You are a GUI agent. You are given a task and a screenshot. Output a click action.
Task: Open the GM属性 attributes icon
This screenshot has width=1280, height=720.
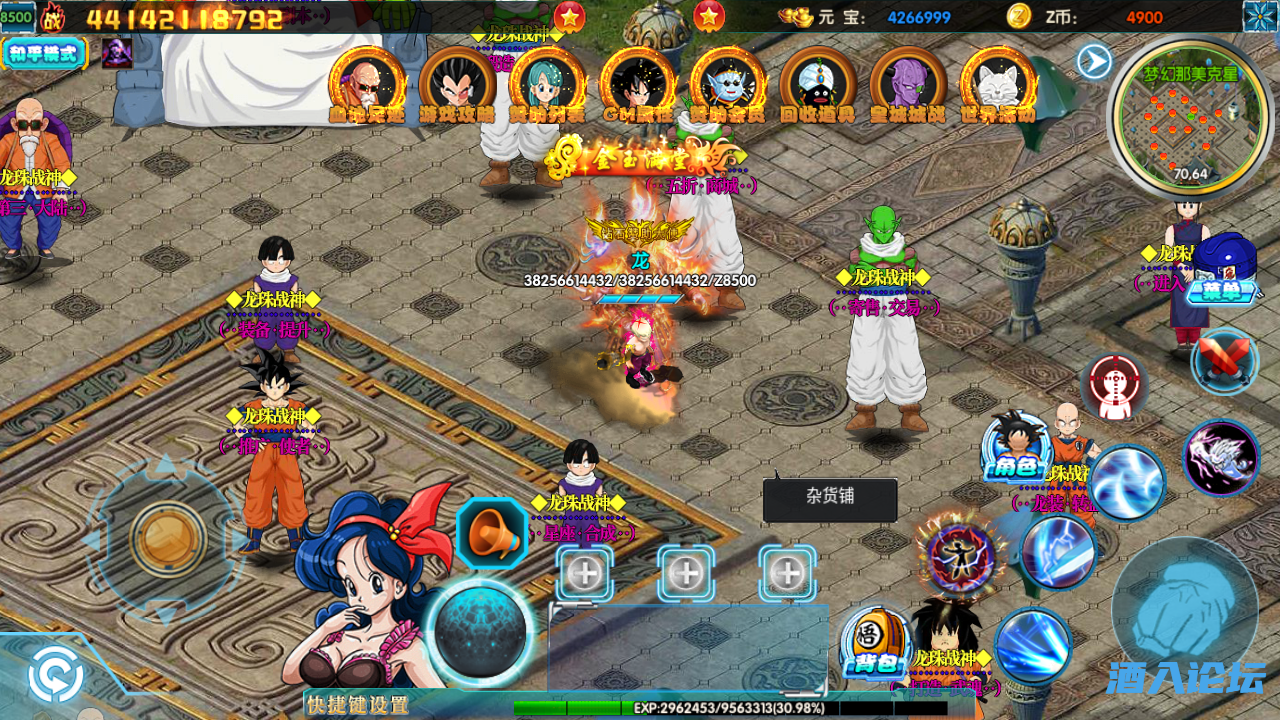[x=638, y=85]
